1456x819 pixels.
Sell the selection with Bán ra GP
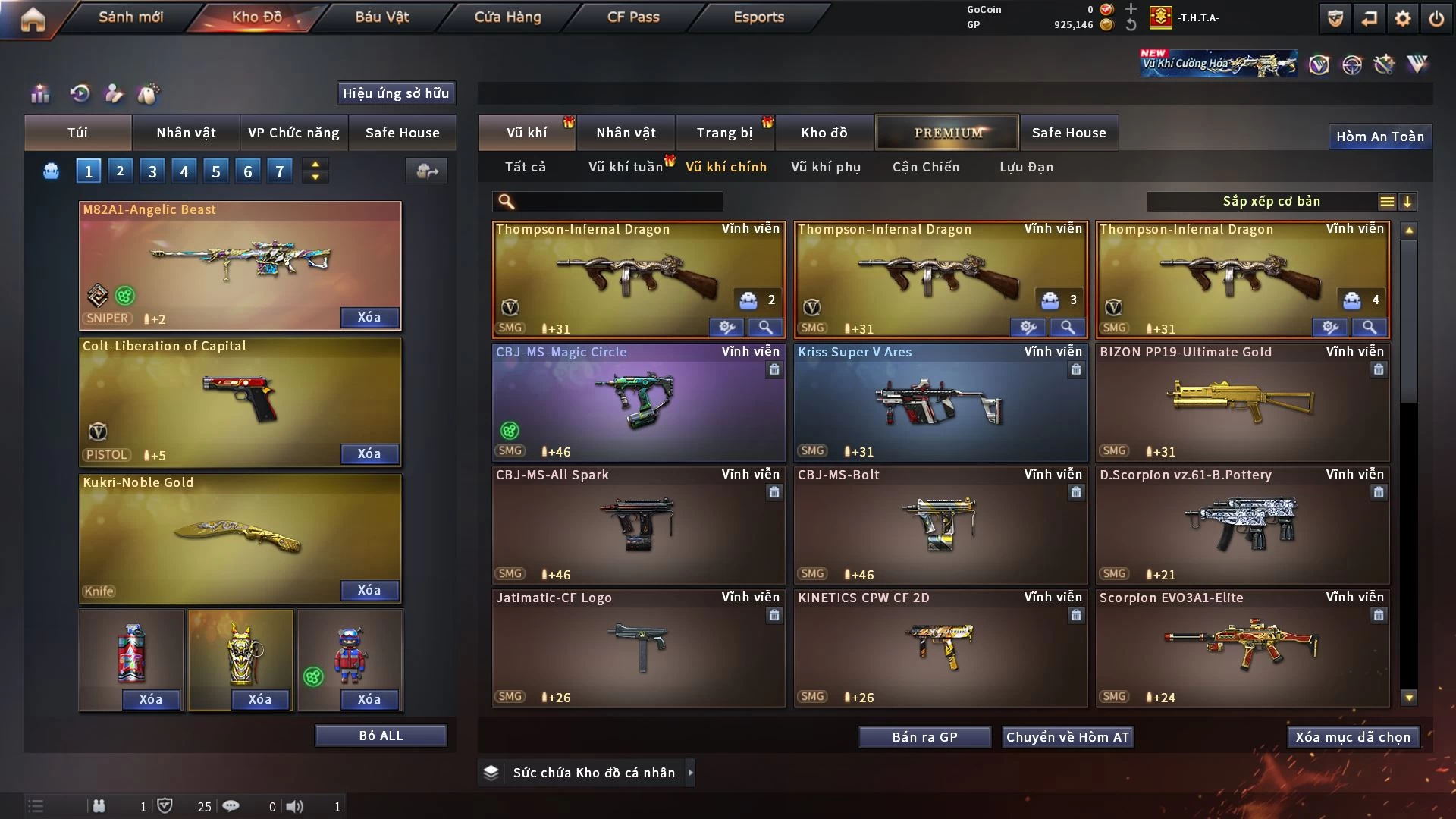924,737
